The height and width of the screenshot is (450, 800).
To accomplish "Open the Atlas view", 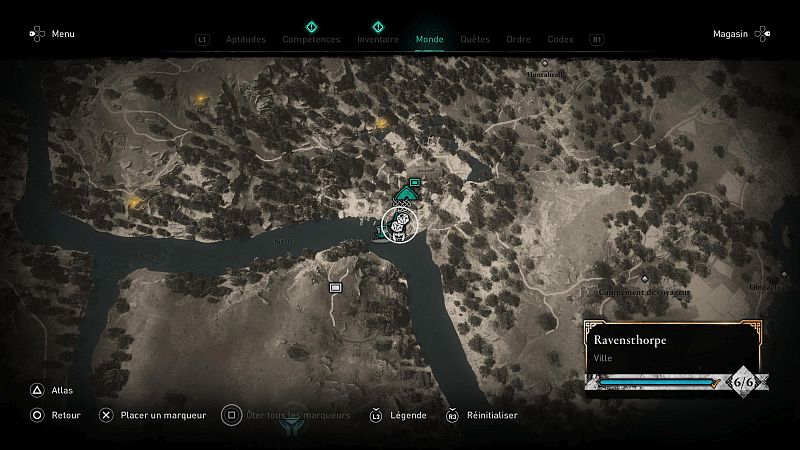I will click(x=52, y=391).
